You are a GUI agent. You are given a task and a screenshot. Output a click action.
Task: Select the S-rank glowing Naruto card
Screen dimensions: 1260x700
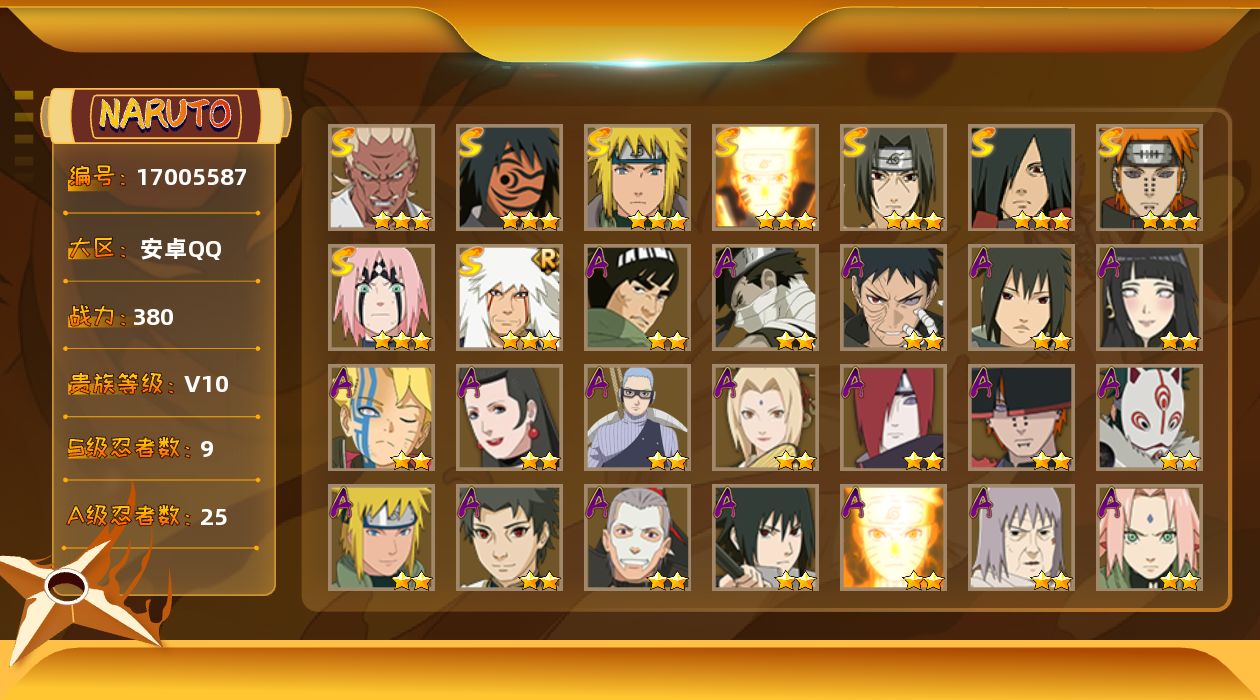pyautogui.click(x=765, y=177)
